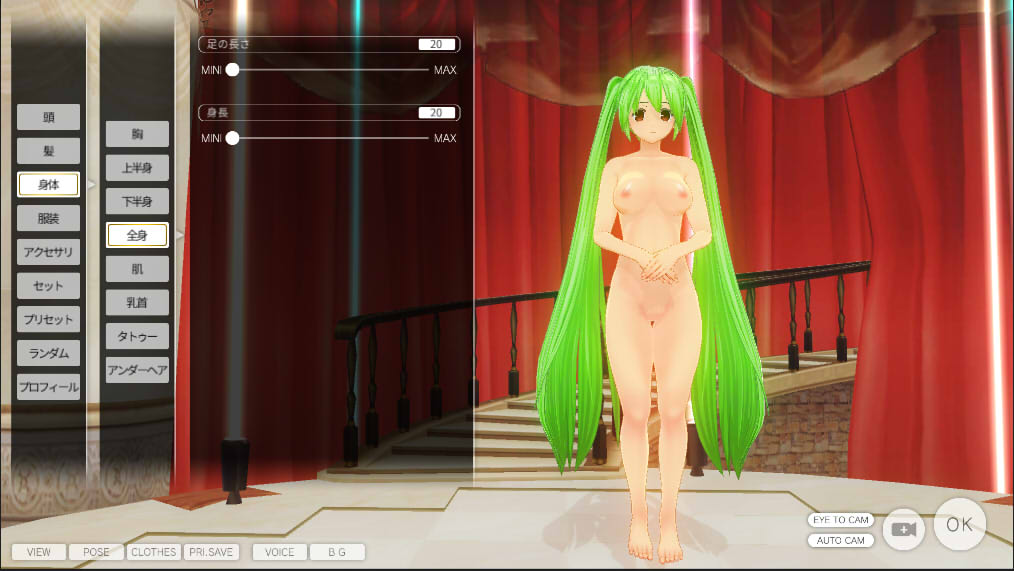1014x571 pixels.
Task: Select the 上半身 upper body subcategory
Action: (137, 168)
